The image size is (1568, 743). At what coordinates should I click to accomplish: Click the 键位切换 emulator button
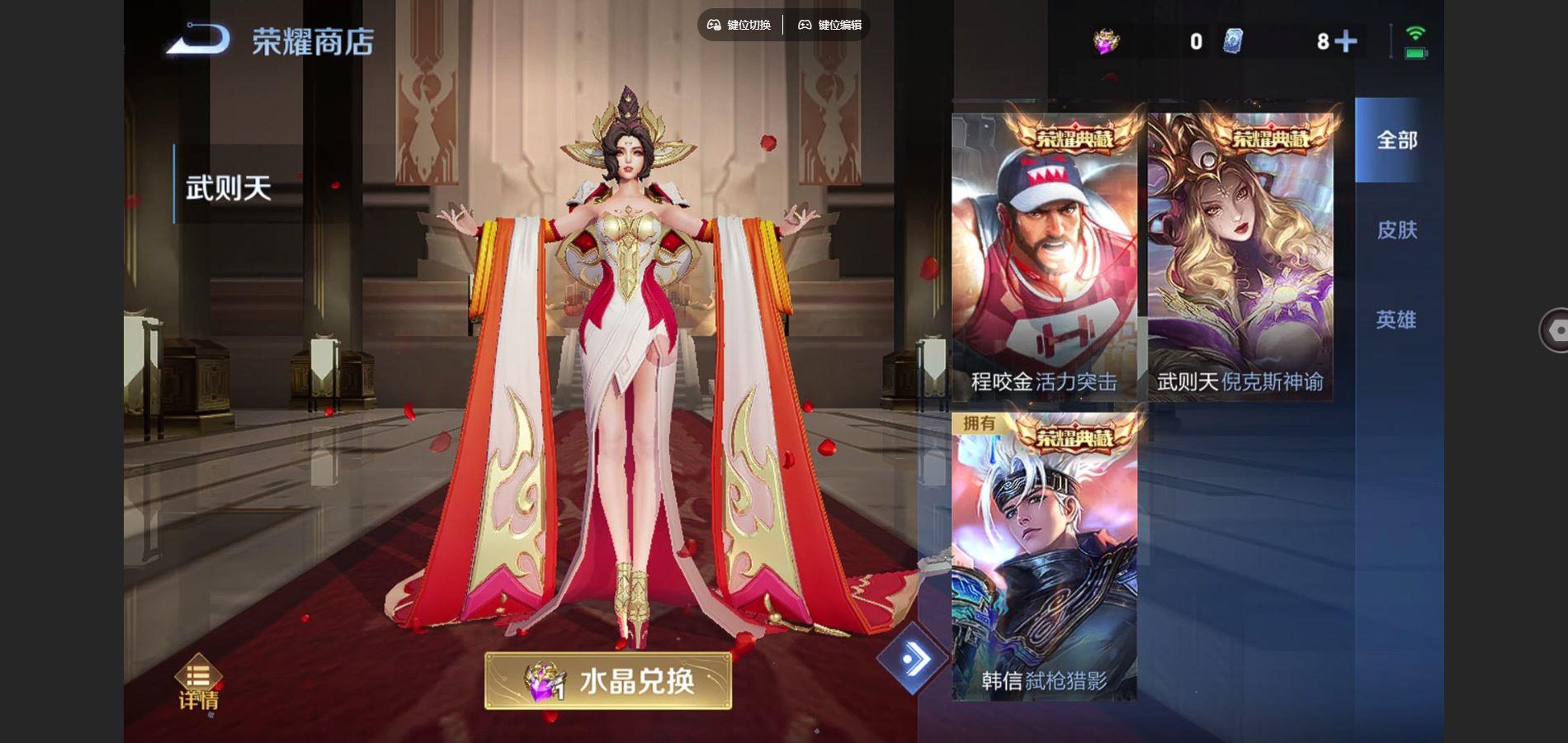pos(739,25)
